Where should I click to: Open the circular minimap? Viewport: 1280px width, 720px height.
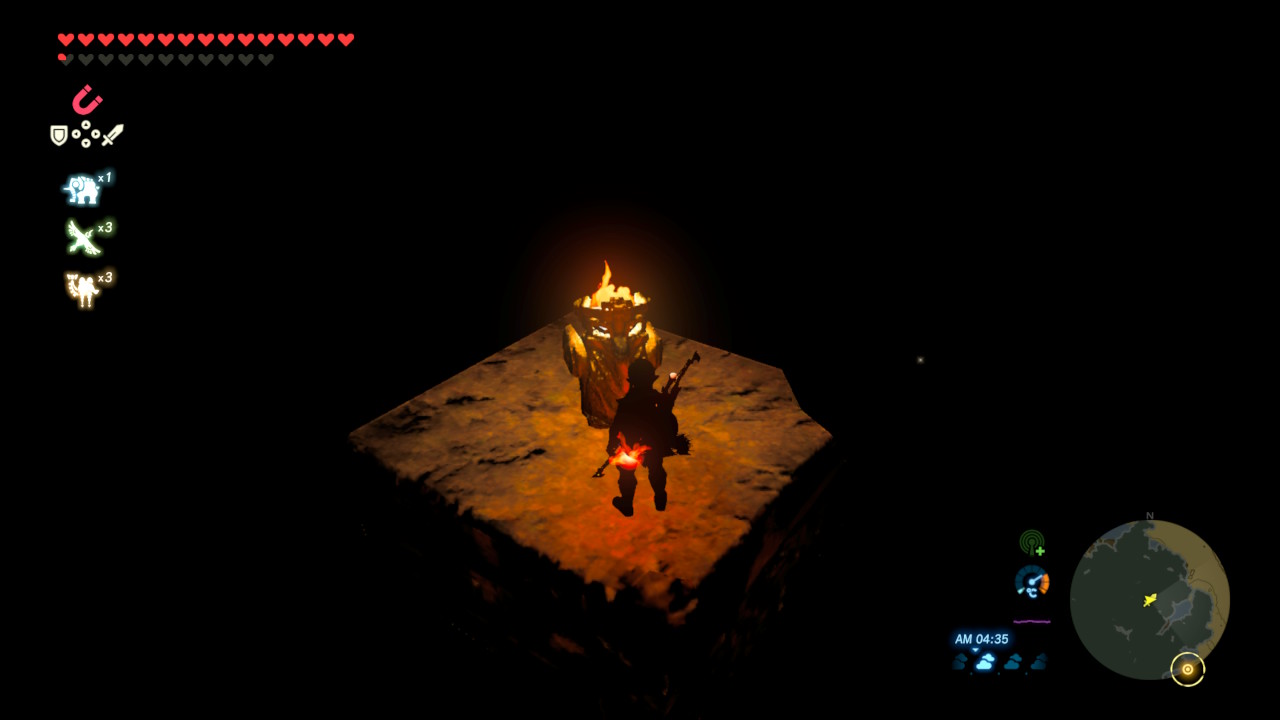pyautogui.click(x=1149, y=599)
